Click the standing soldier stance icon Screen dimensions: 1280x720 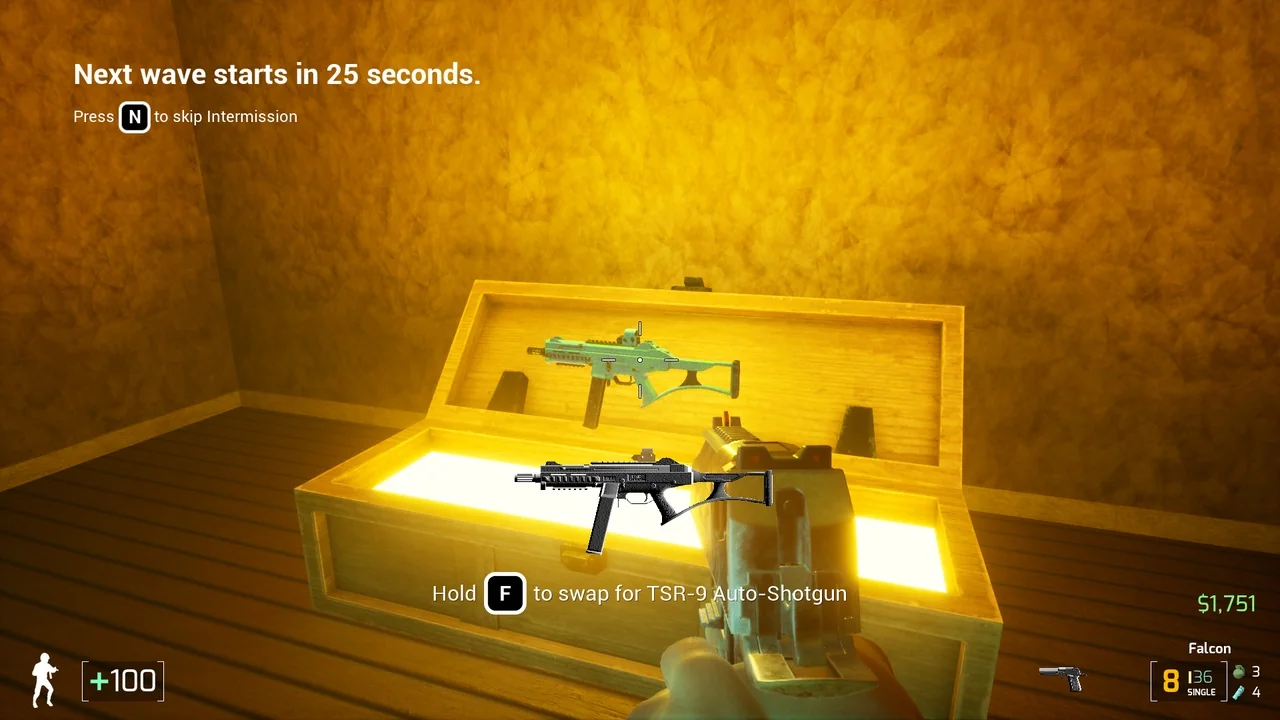pyautogui.click(x=44, y=679)
